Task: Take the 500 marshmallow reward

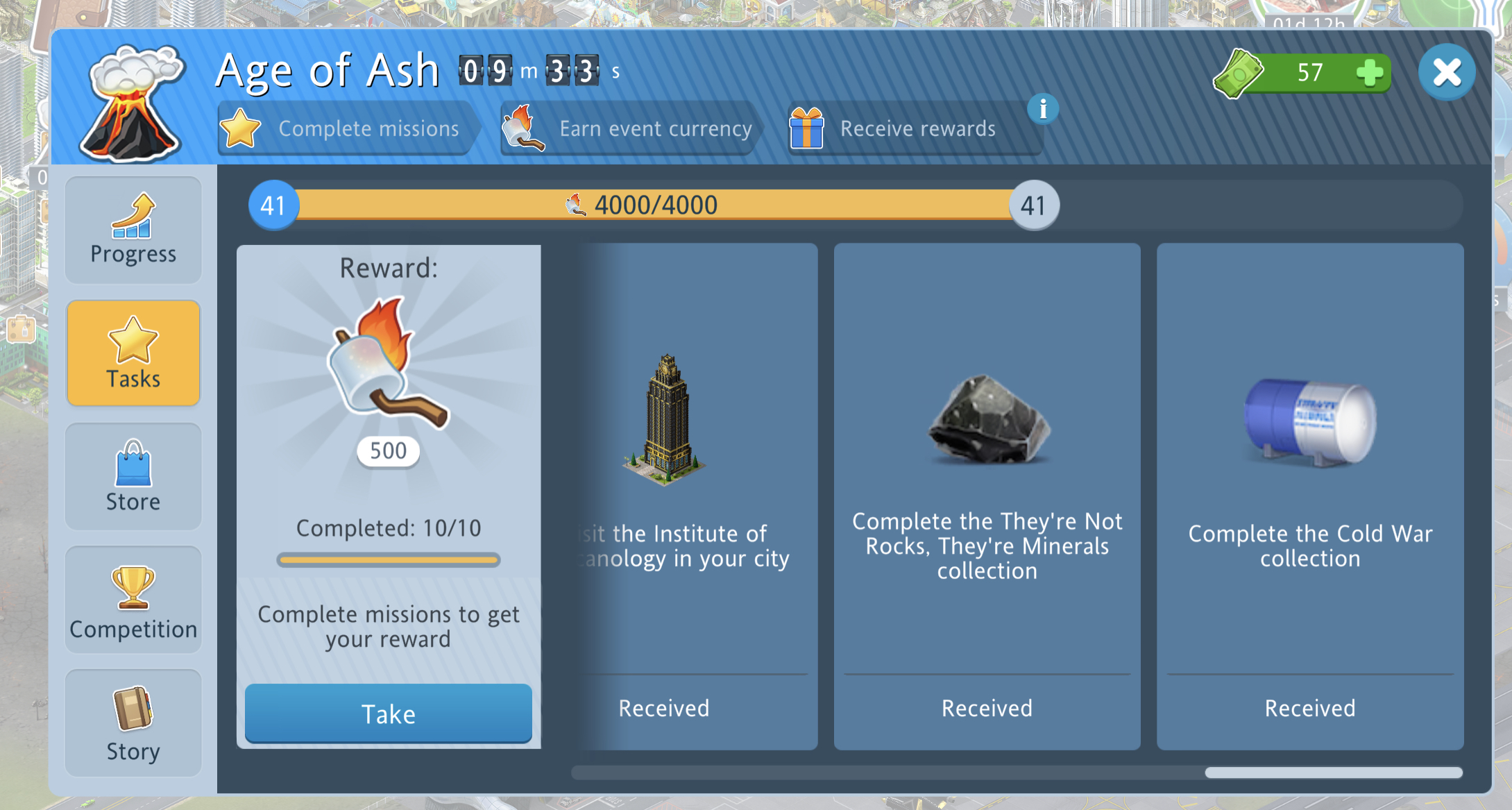Action: pyautogui.click(x=388, y=714)
